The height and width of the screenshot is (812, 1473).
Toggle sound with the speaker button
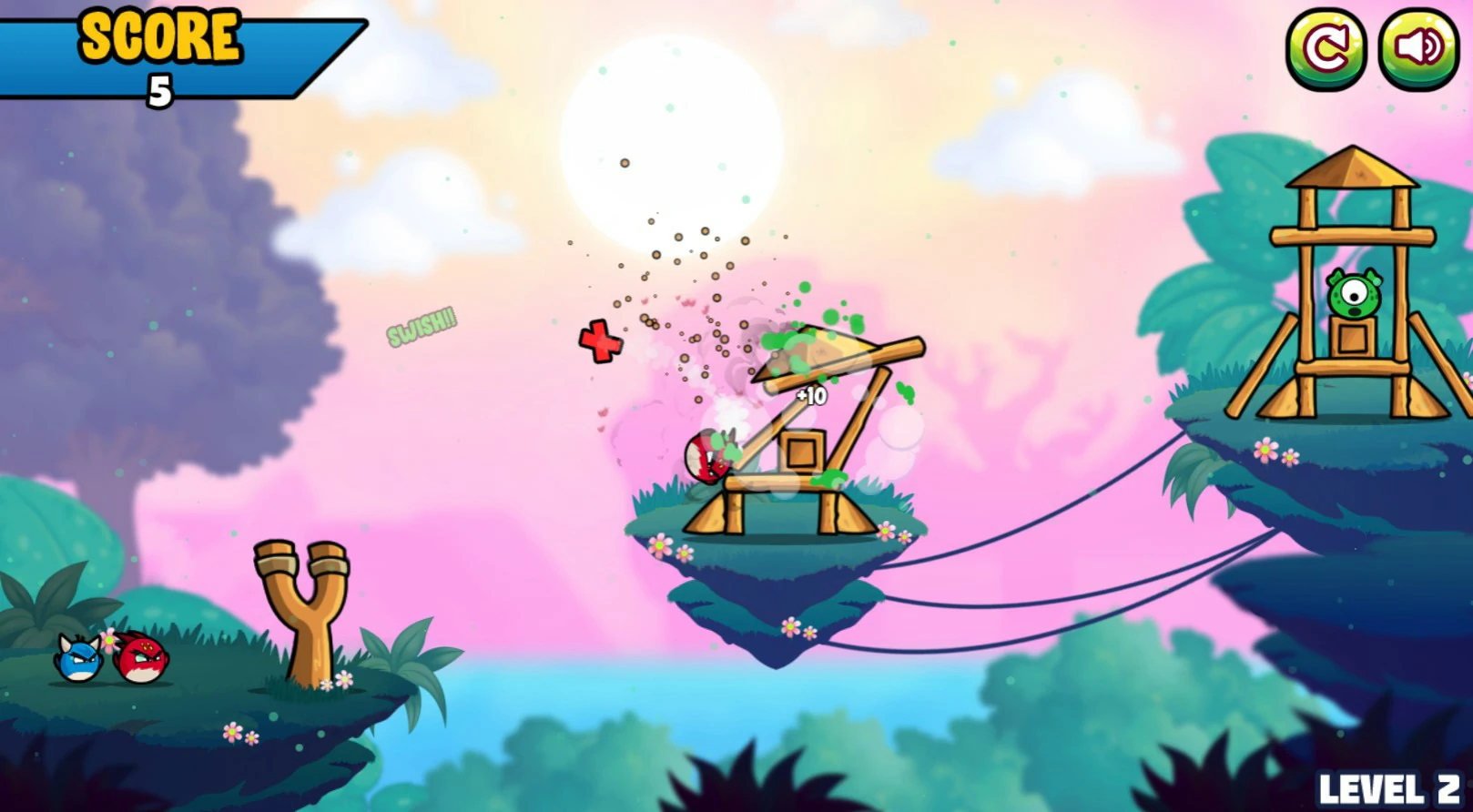(x=1417, y=49)
